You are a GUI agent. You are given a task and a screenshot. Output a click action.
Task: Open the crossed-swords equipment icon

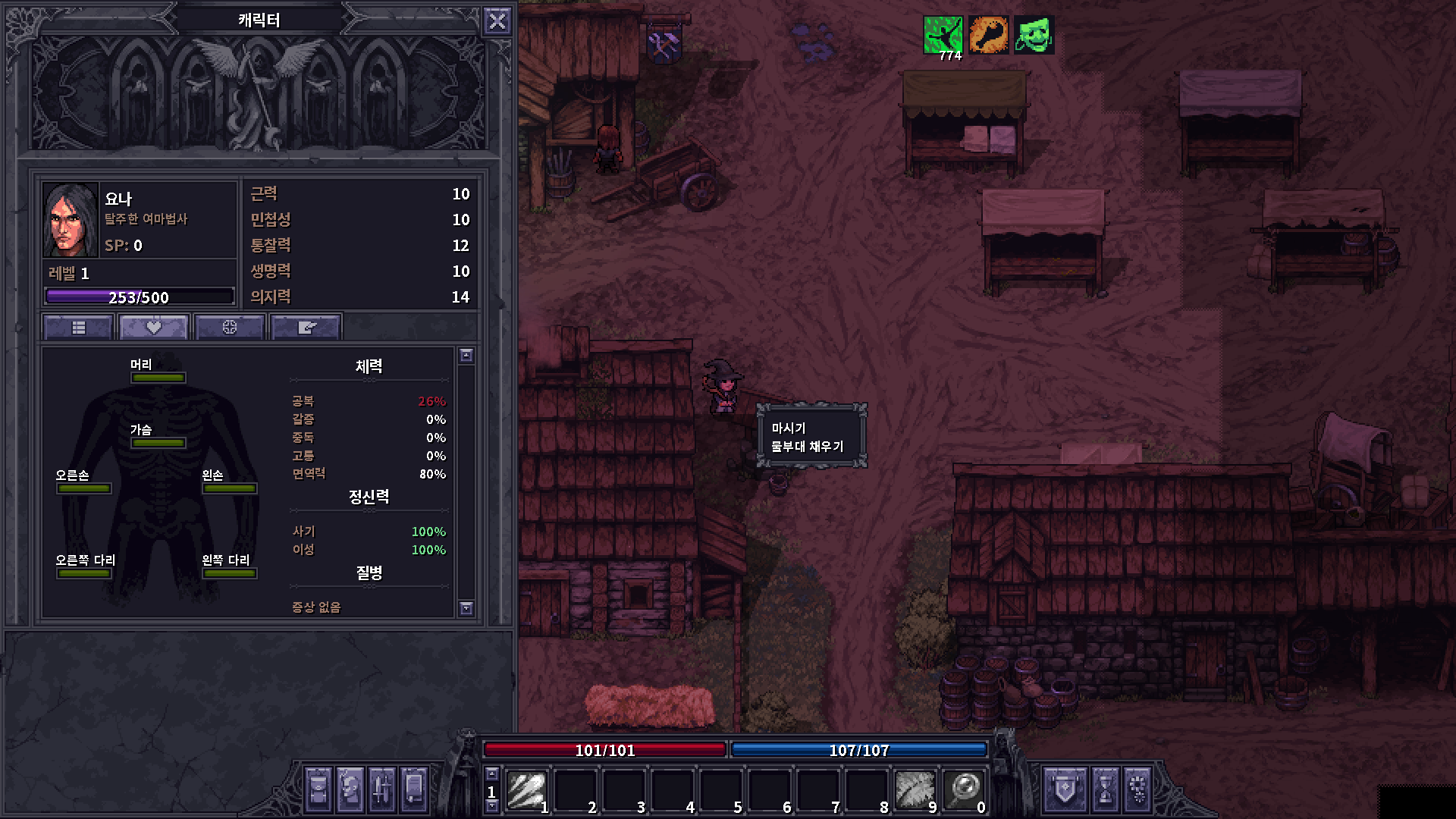click(x=381, y=791)
